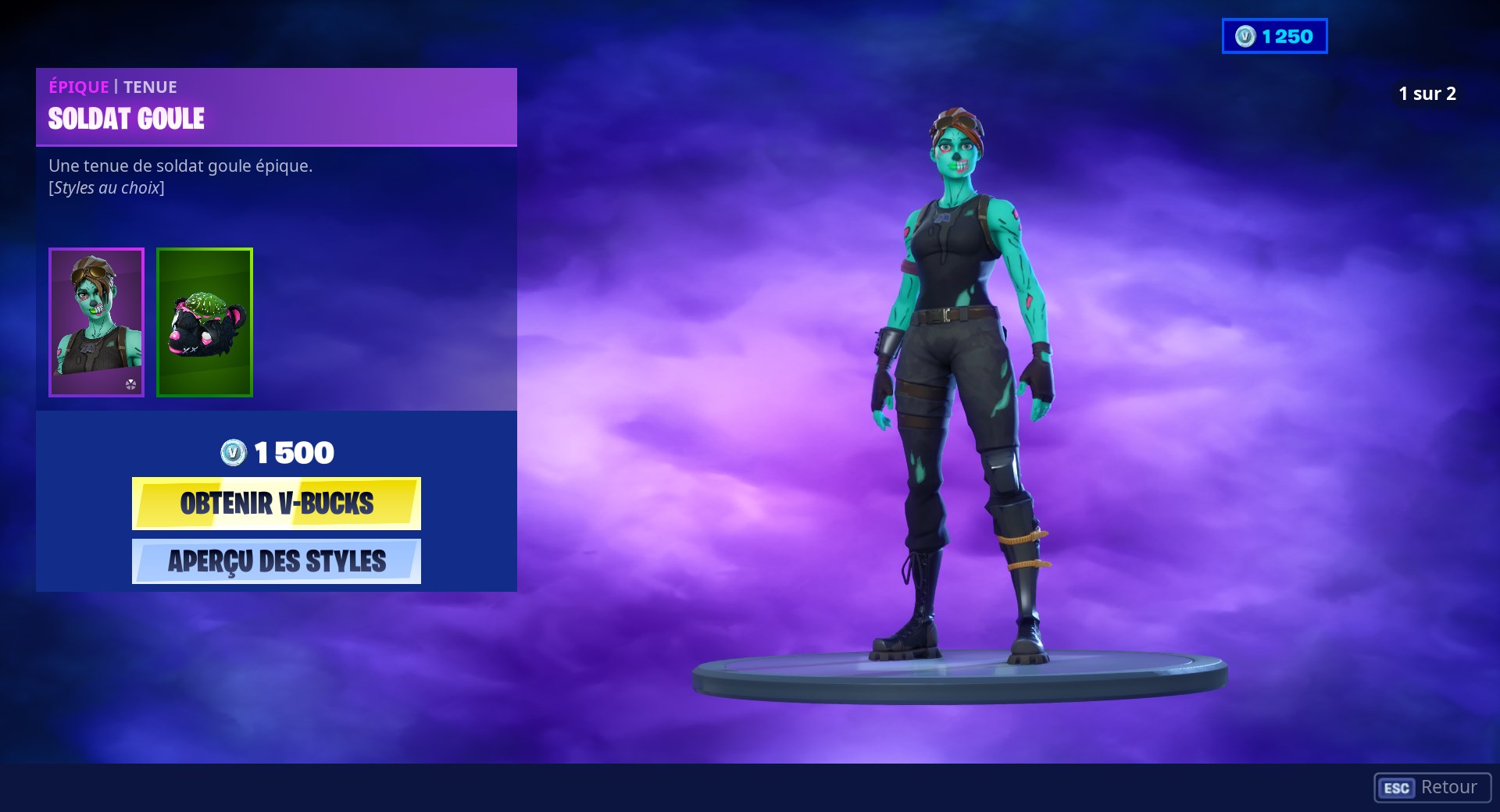Image resolution: width=1500 pixels, height=812 pixels.
Task: Open APERÇU DES STYLES to browse outfit styles
Action: pyautogui.click(x=276, y=561)
